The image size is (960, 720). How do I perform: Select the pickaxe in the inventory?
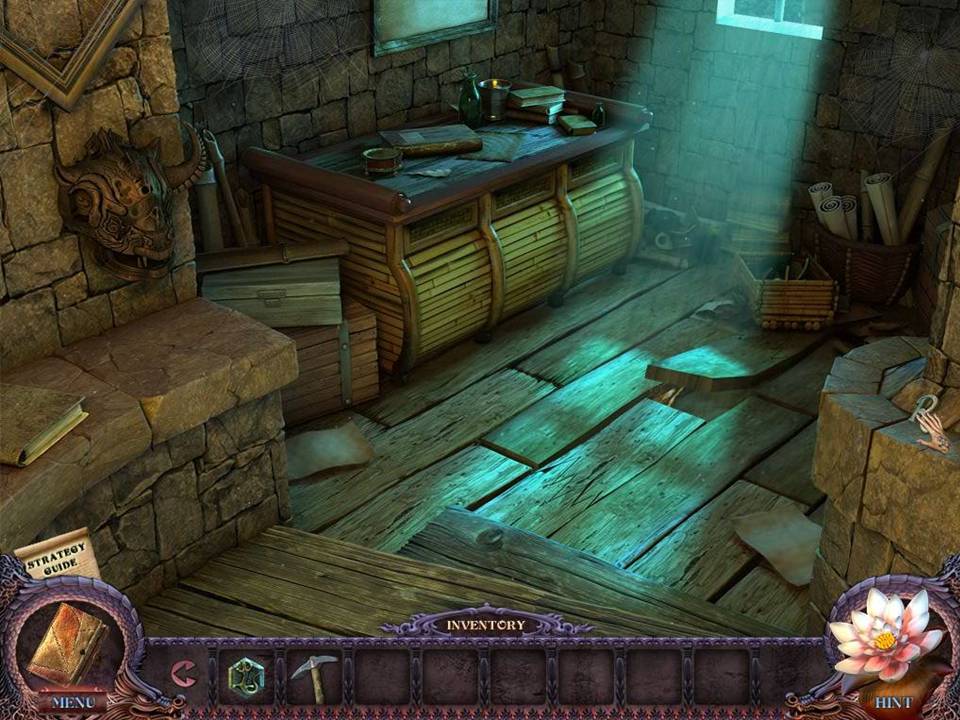(x=313, y=677)
